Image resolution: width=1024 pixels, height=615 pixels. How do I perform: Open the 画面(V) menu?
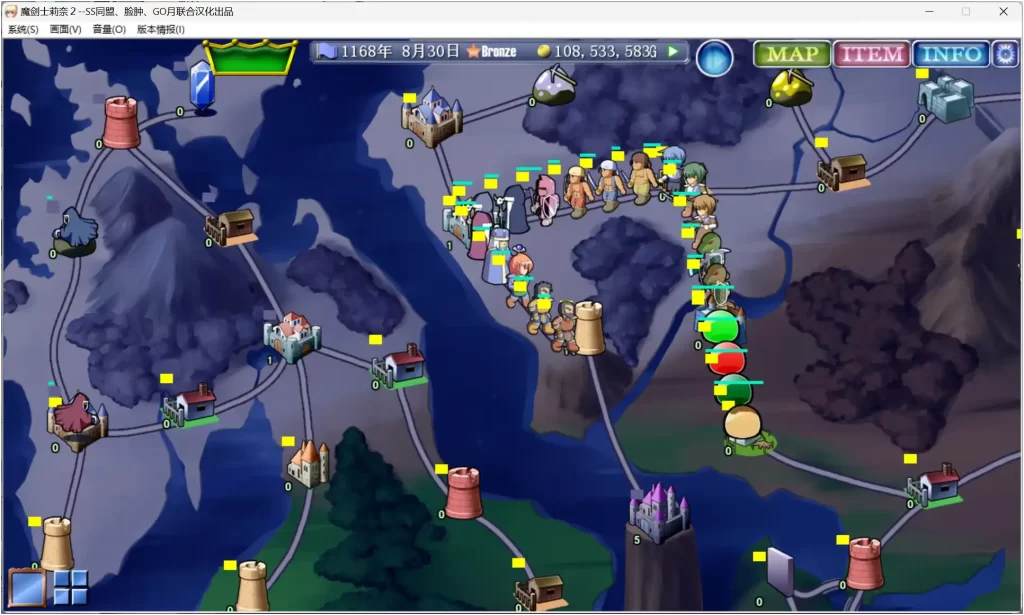click(x=66, y=30)
